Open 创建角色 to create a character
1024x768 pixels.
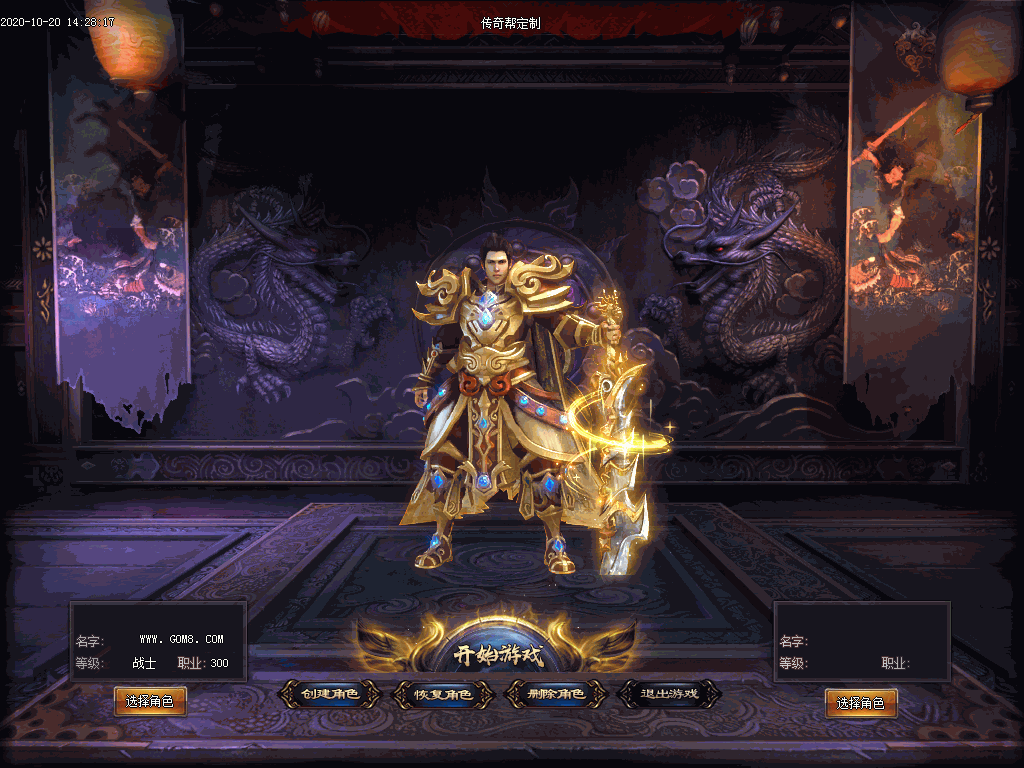[330, 694]
